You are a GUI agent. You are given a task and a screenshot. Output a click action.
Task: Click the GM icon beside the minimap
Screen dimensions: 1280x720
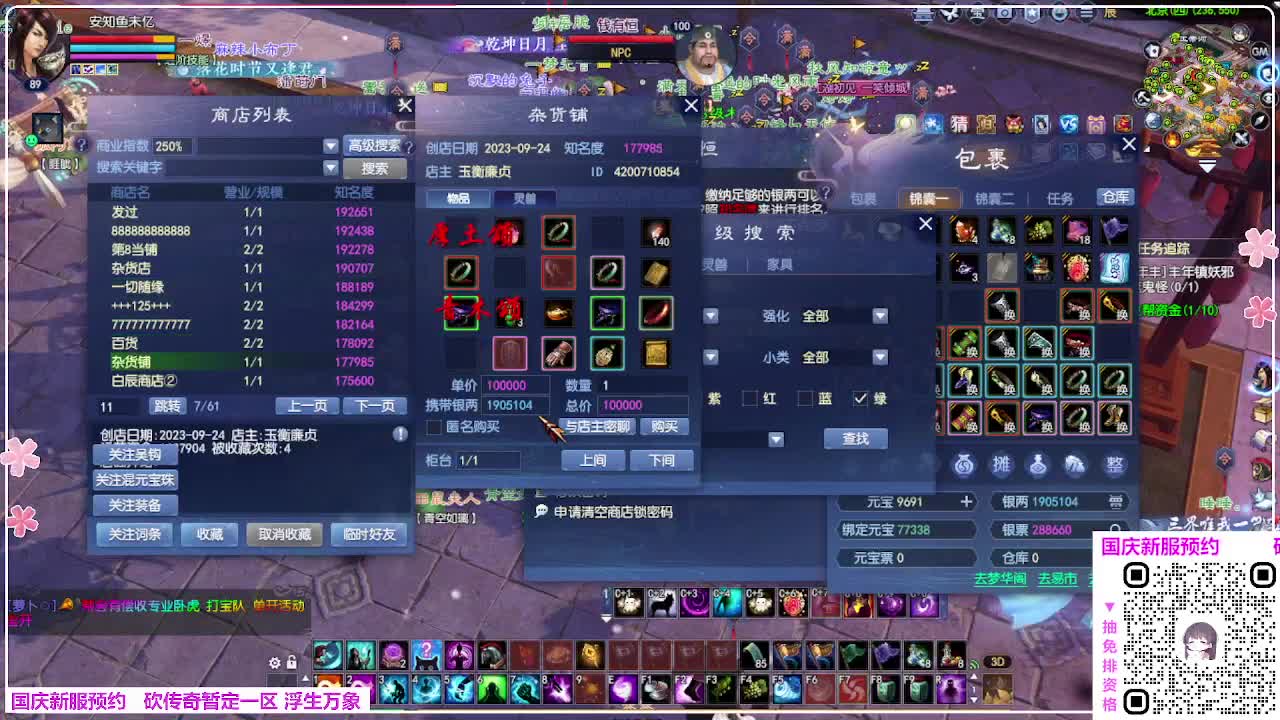pos(1259,52)
